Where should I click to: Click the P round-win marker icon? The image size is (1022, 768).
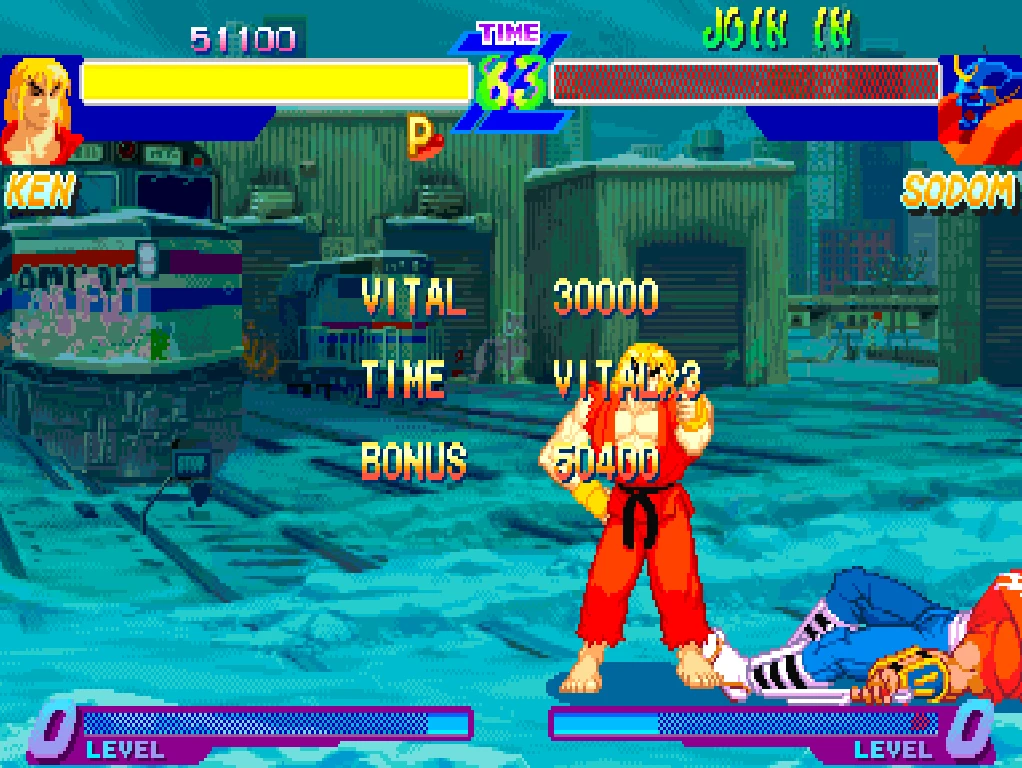pos(422,137)
